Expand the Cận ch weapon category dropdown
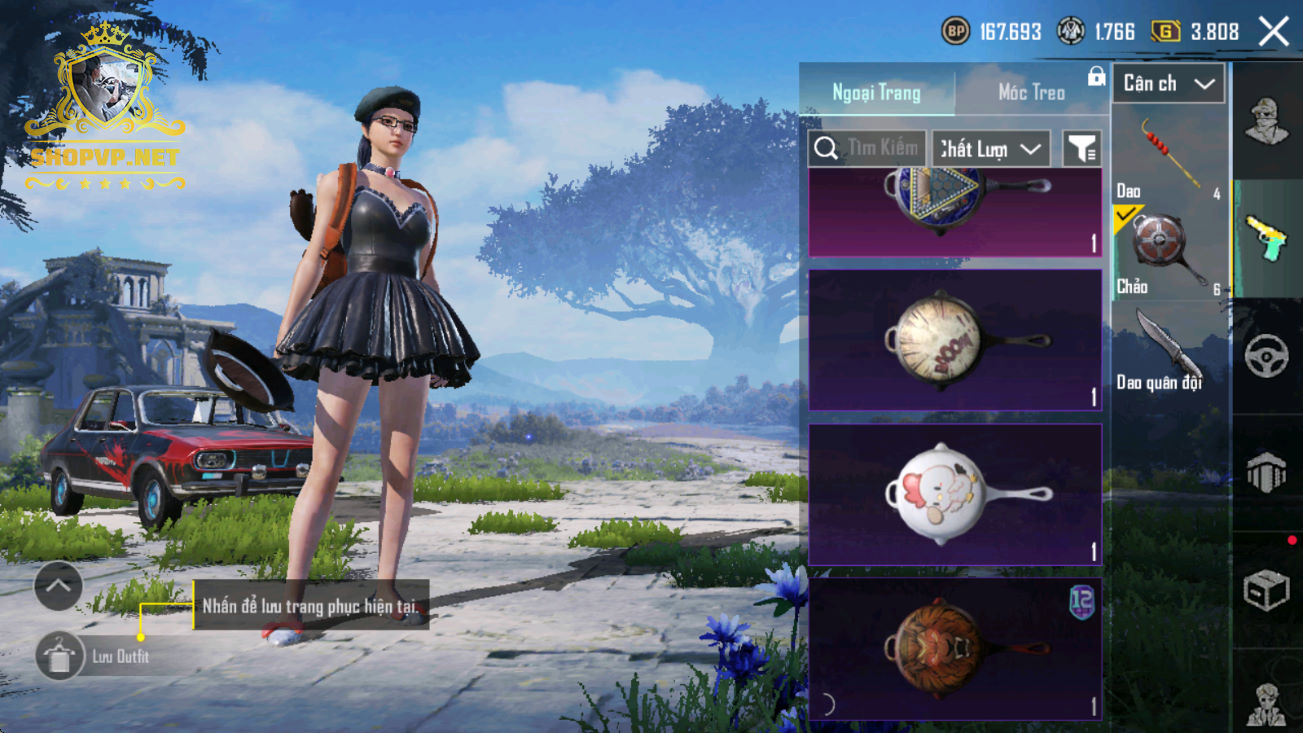This screenshot has width=1303, height=733. 1168,84
